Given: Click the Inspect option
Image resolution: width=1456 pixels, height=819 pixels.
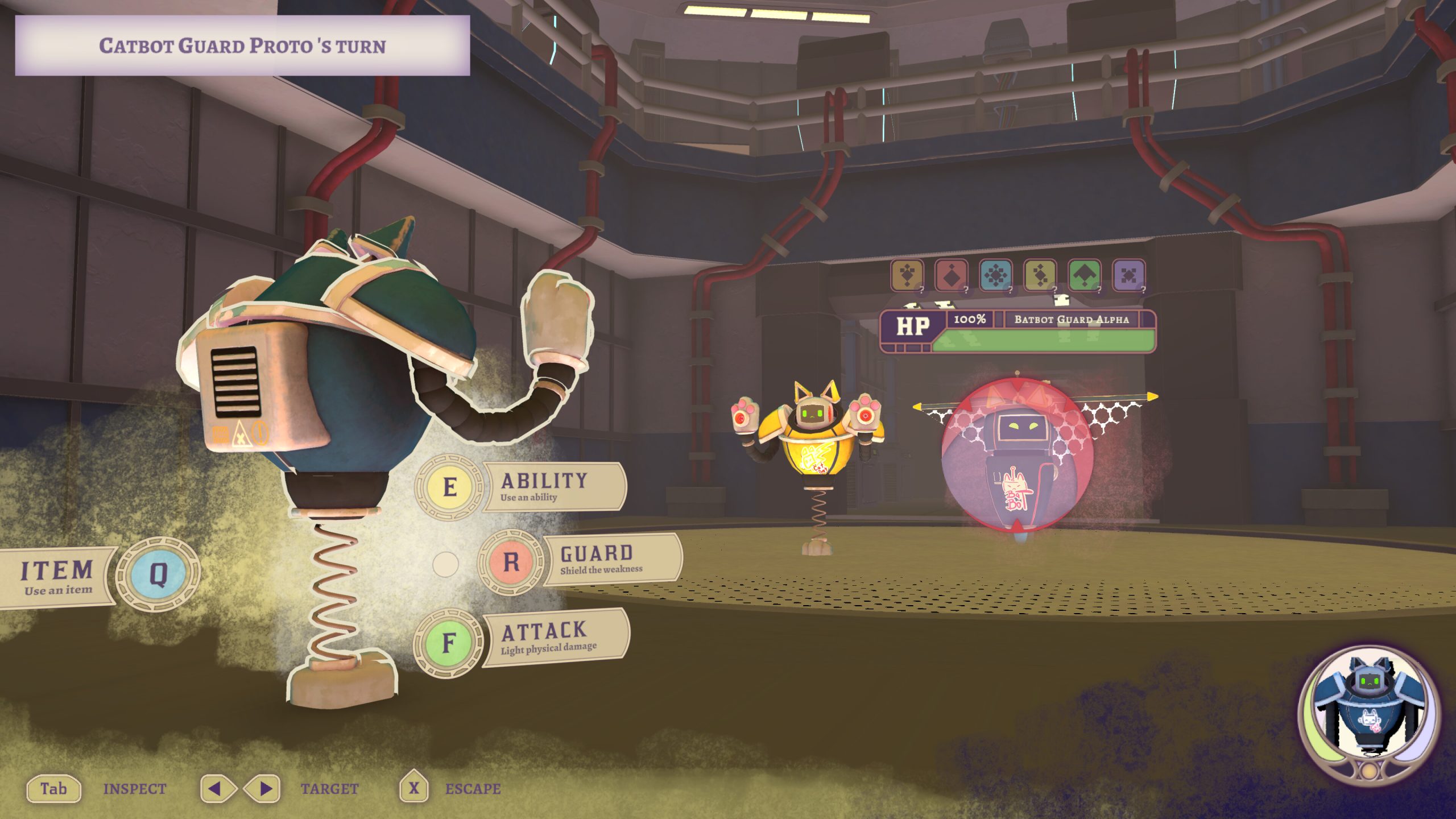Looking at the screenshot, I should coord(54,789).
